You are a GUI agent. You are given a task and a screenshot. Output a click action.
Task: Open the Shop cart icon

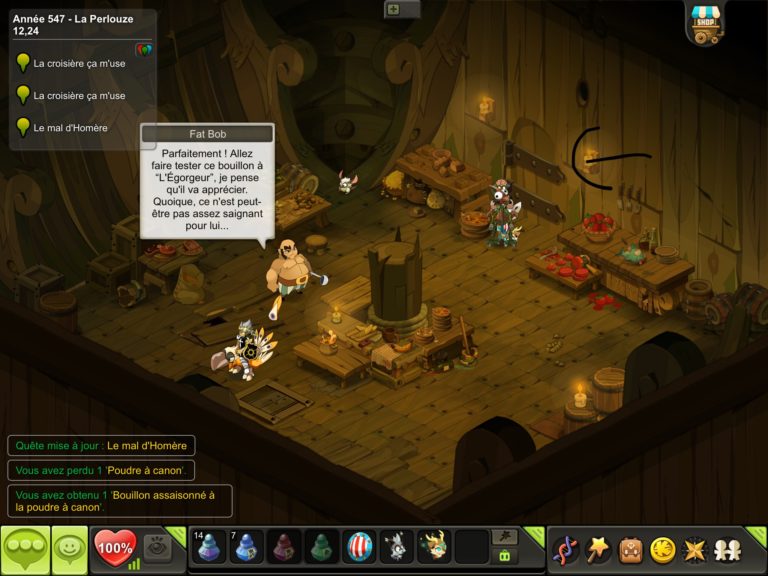(706, 23)
